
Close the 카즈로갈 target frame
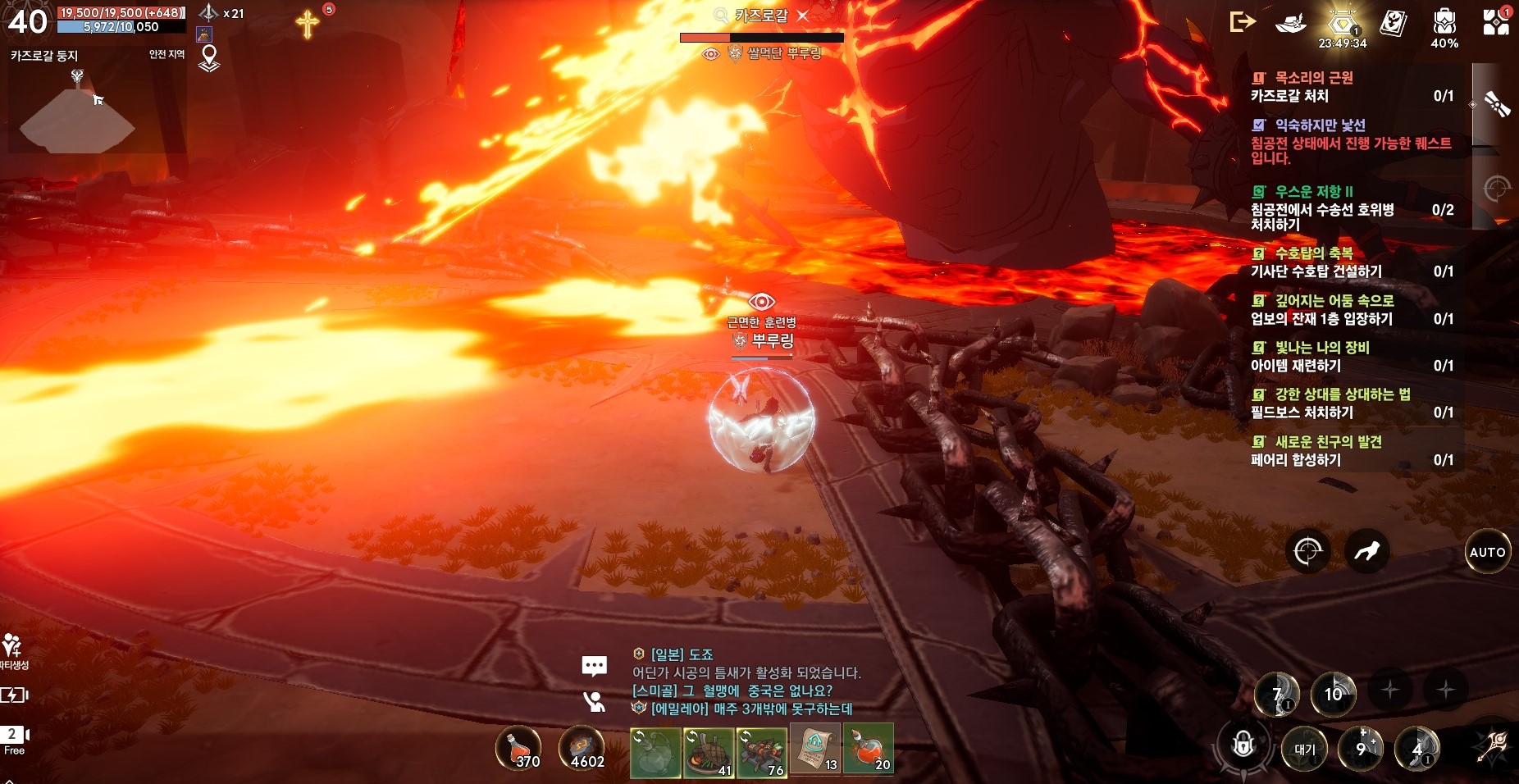click(x=803, y=15)
